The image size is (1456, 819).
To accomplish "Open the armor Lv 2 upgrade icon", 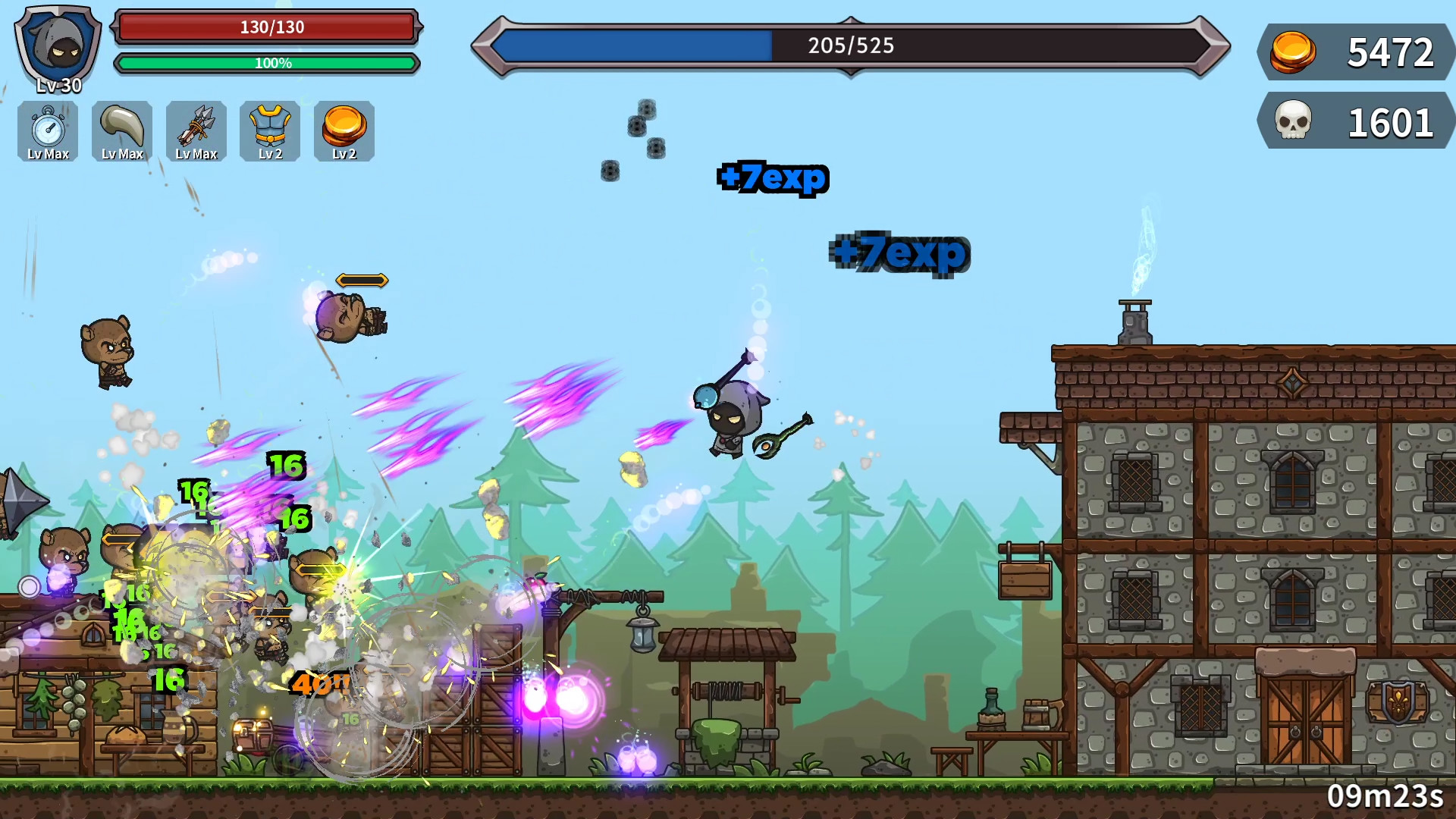I will pyautogui.click(x=270, y=131).
